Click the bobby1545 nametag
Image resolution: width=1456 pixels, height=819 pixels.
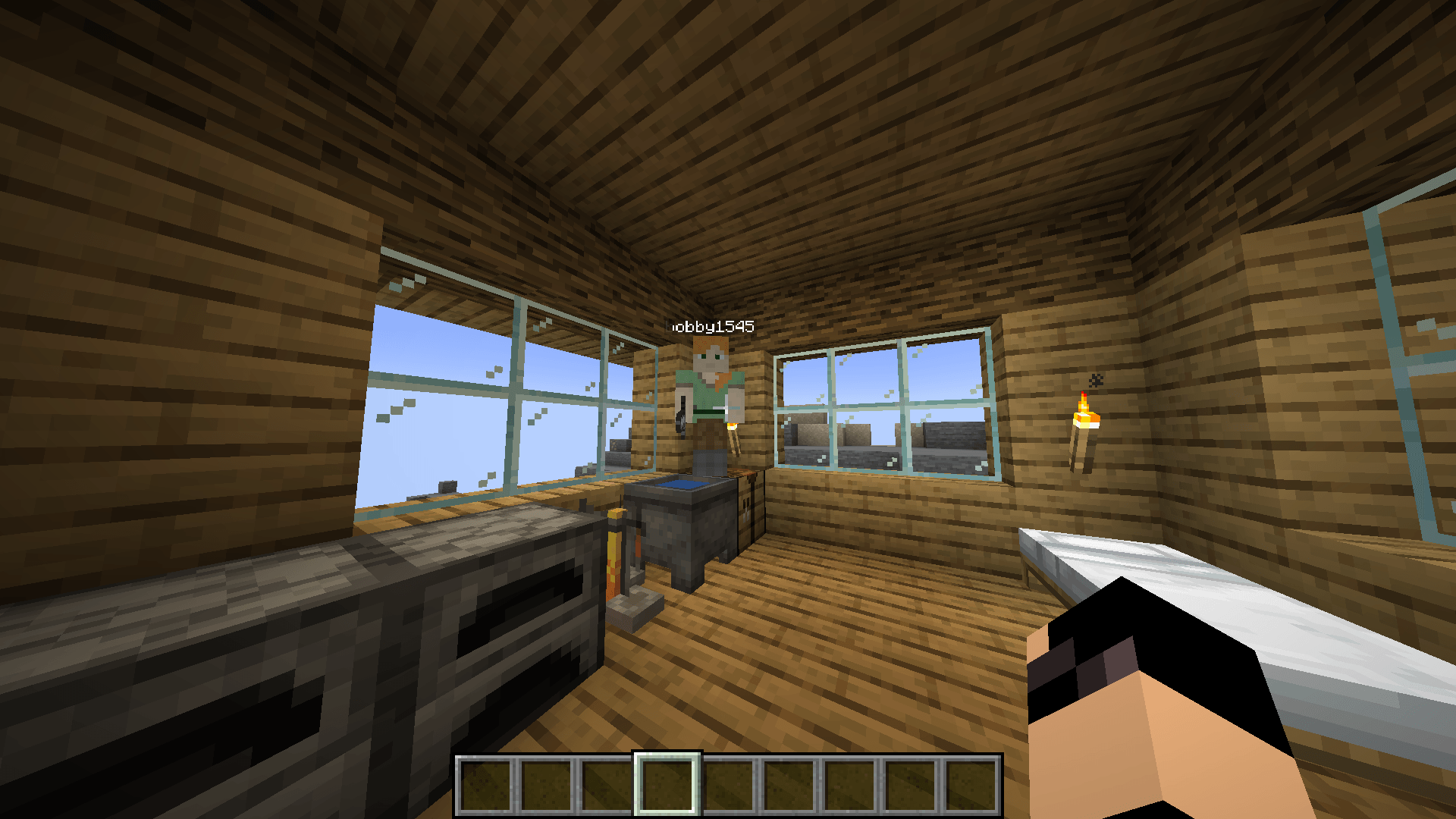(x=709, y=328)
